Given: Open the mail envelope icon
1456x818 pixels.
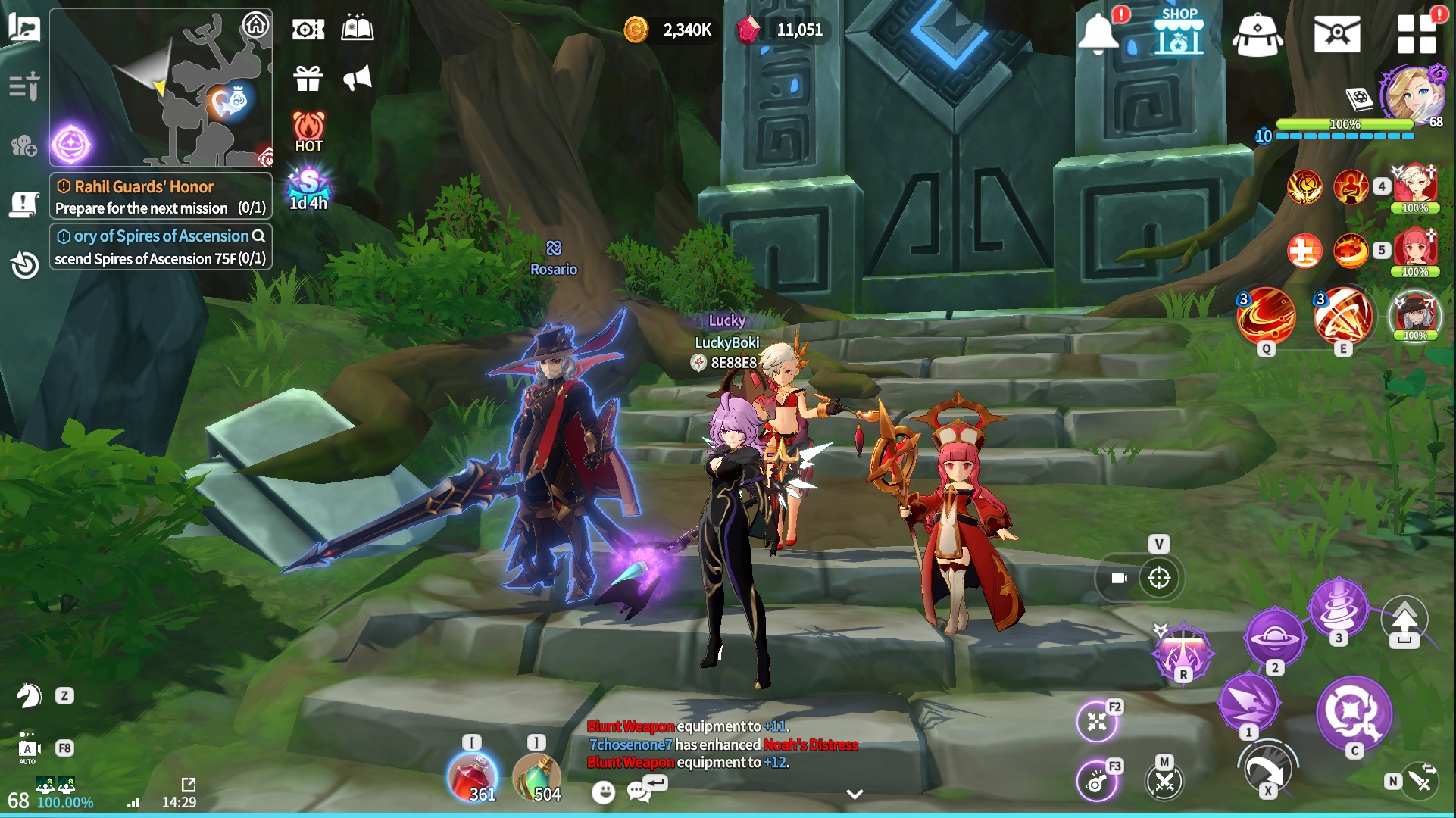Looking at the screenshot, I should pyautogui.click(x=1337, y=34).
